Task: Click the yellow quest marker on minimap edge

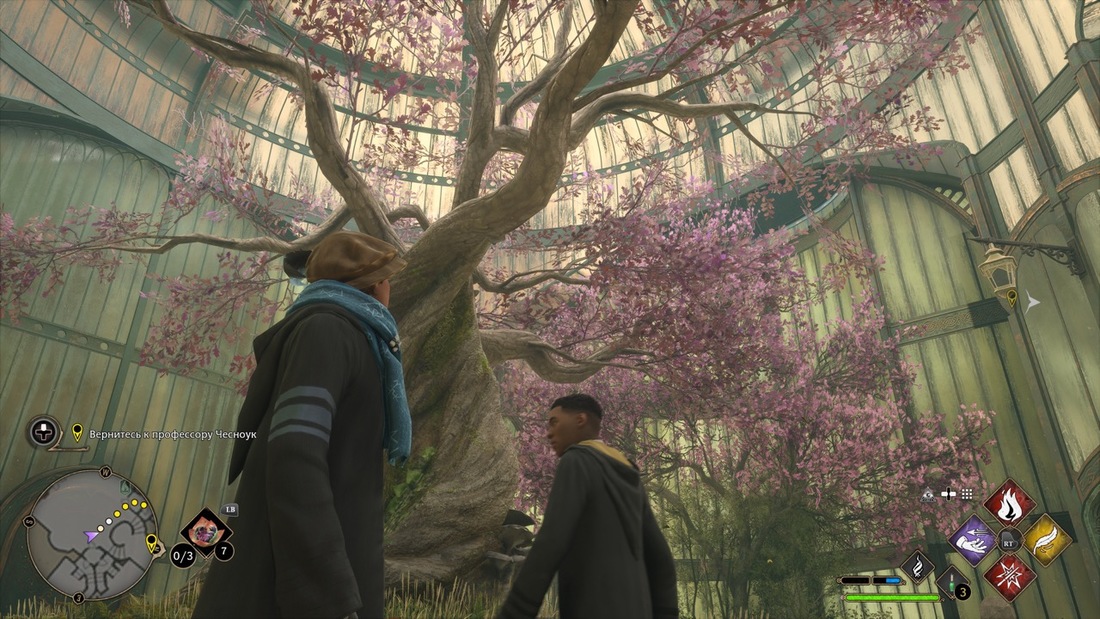Action: point(153,544)
